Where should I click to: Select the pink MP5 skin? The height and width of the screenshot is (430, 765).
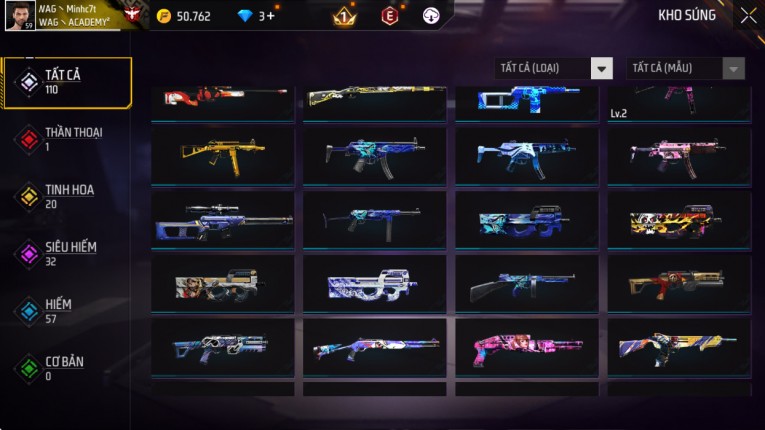coord(678,153)
